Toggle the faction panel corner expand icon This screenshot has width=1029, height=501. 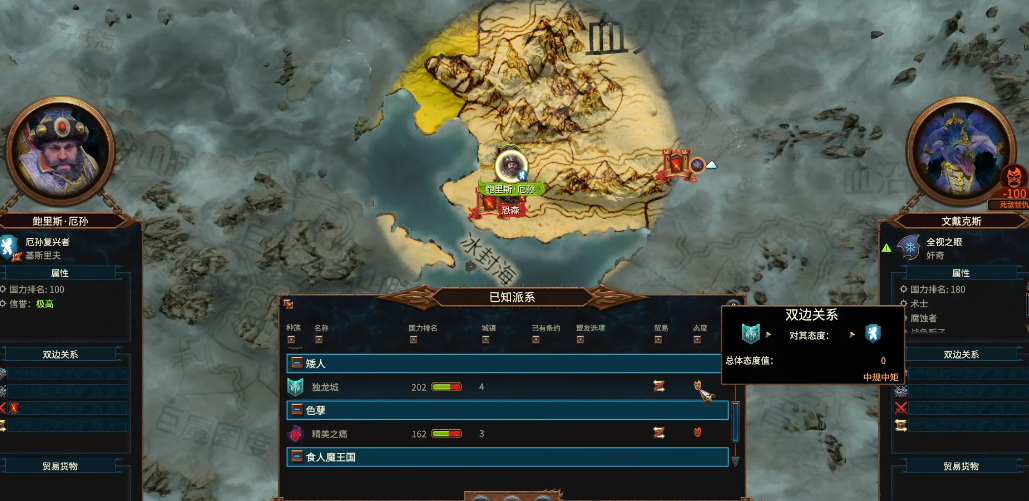click(288, 304)
